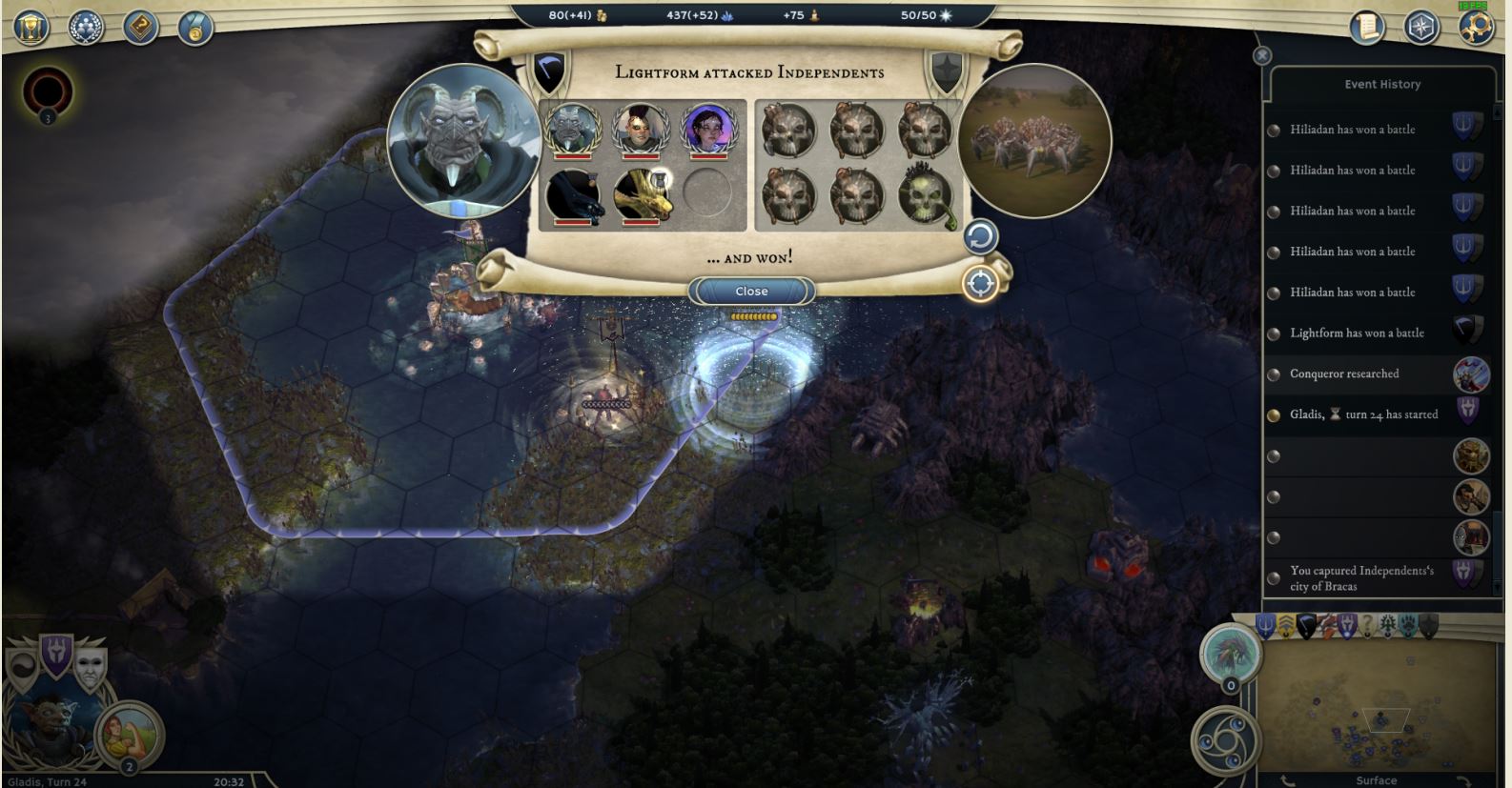Close the Event History panel
The width and height of the screenshot is (1512, 788).
(x=1262, y=56)
